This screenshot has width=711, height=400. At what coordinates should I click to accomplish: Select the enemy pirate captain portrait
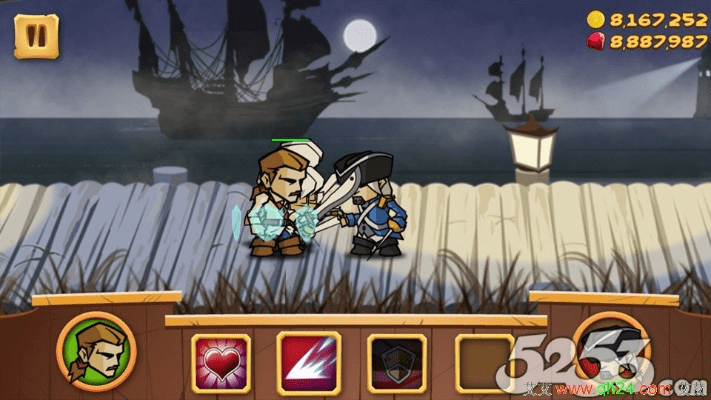tap(612, 351)
